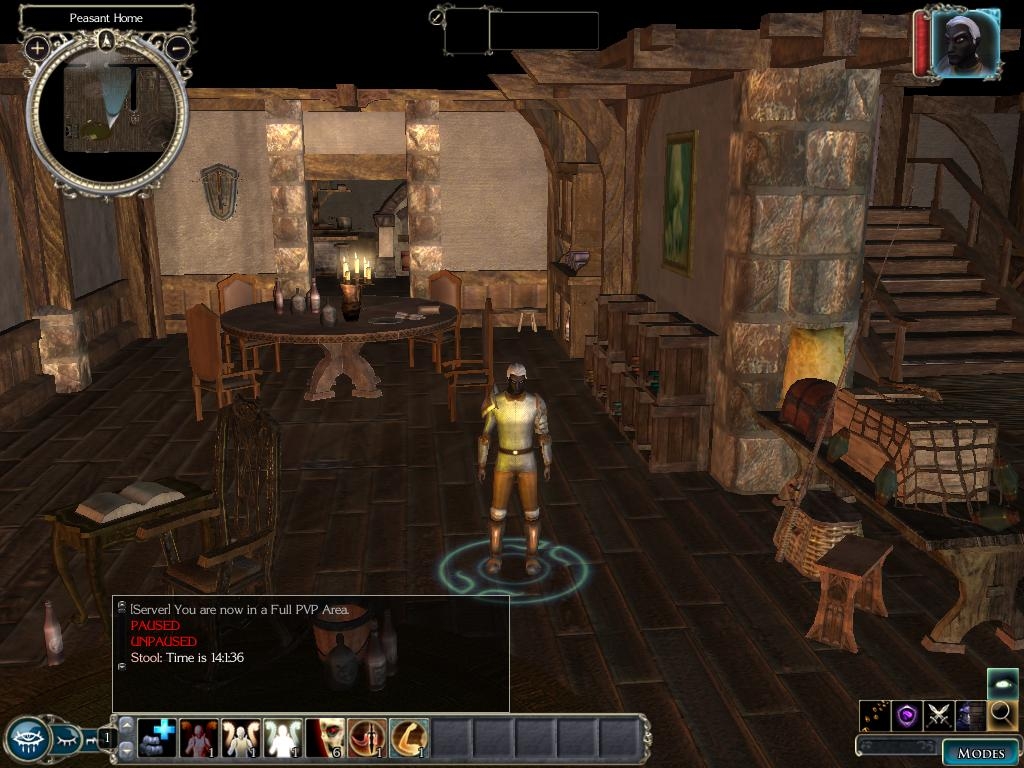Zoom in the minimap with plus button
Screen dimensions: 1024x768
pyautogui.click(x=37, y=47)
